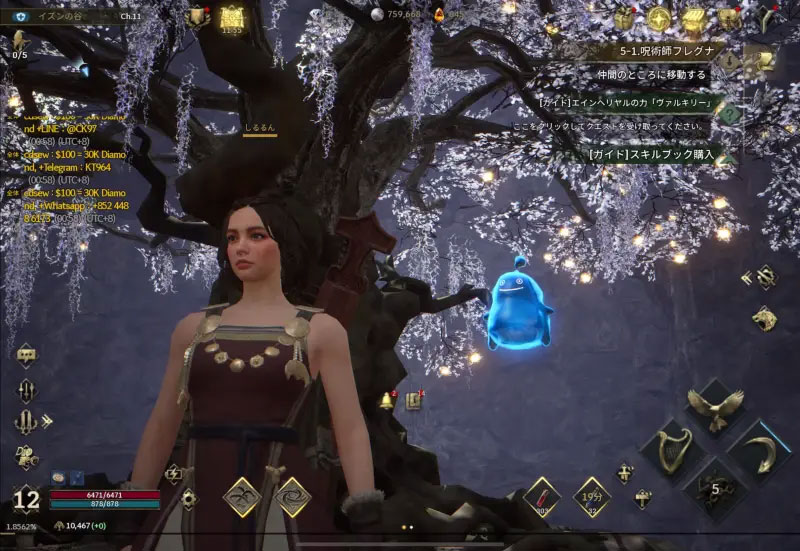This screenshot has height=551, width=800.
Task: Open the gold gift box icon
Action: [x=625, y=17]
